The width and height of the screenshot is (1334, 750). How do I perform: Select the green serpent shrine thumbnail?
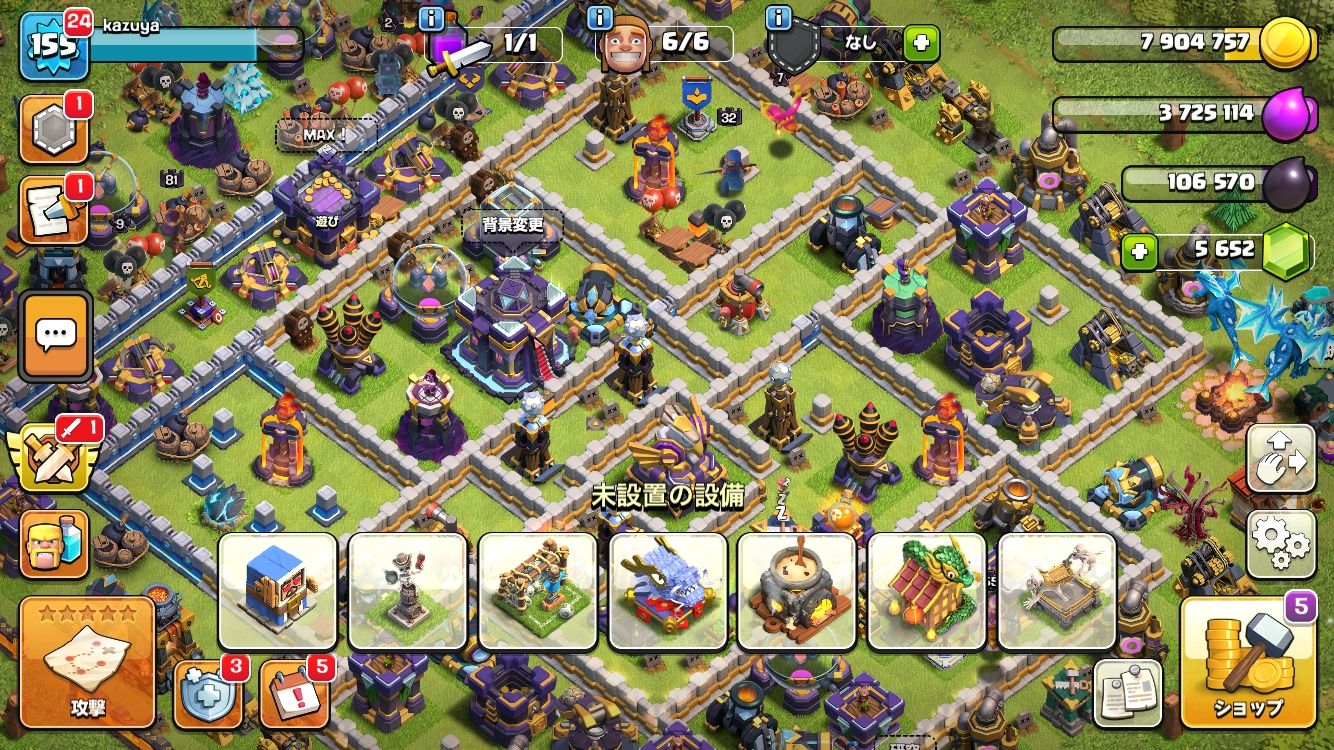click(927, 591)
